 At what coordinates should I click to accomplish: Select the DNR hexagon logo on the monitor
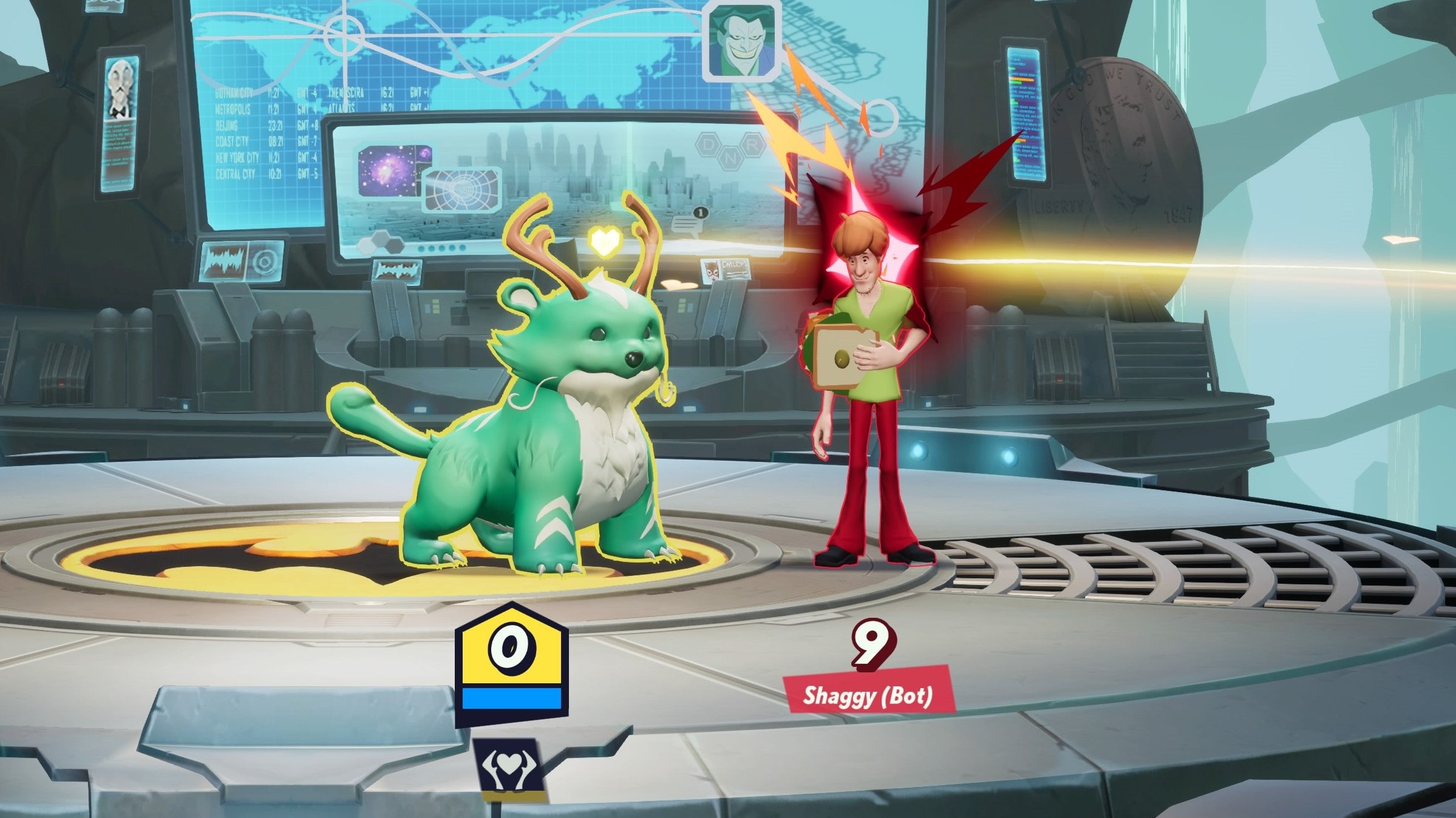tap(729, 152)
